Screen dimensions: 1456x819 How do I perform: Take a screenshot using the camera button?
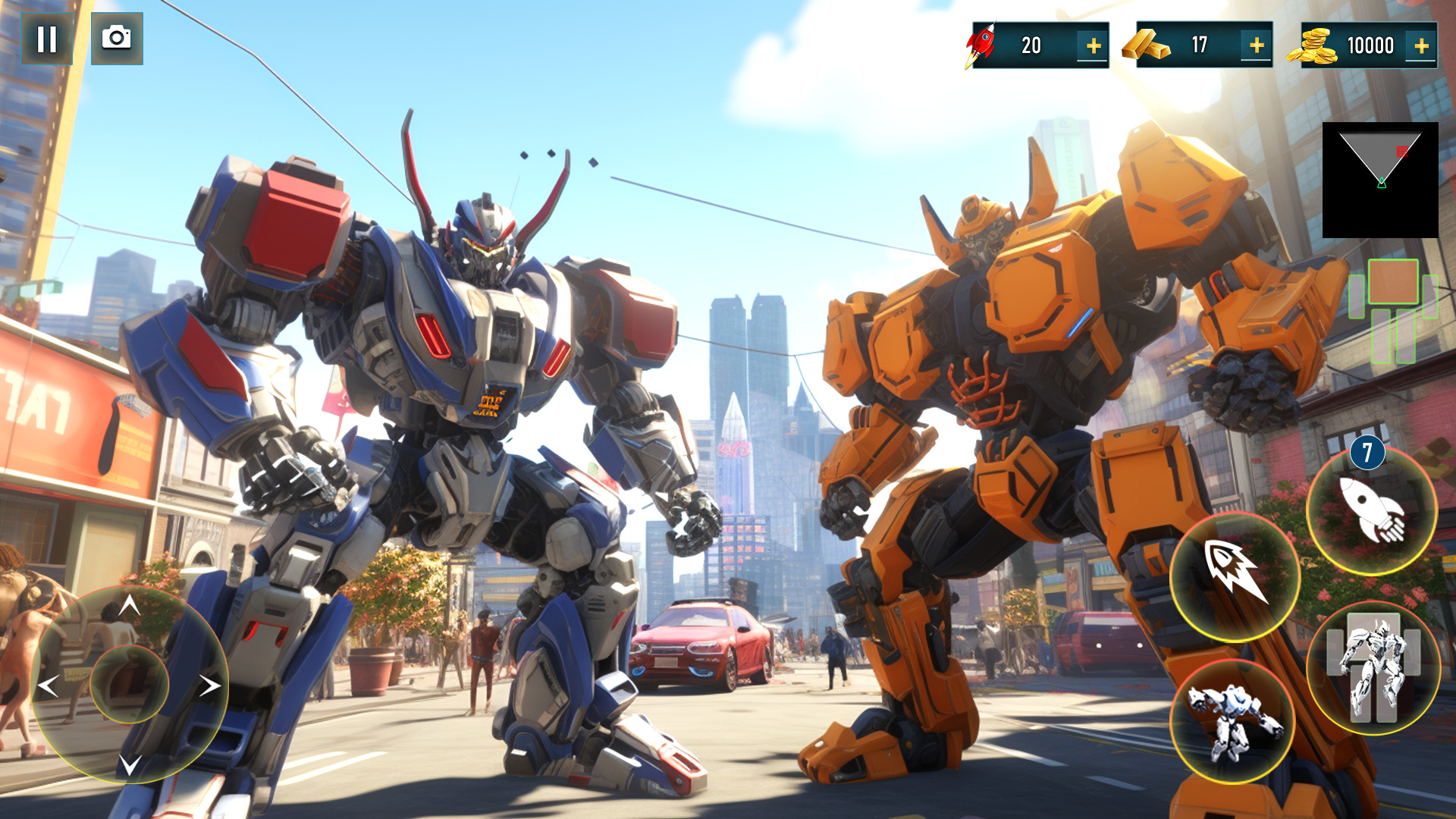point(118,39)
